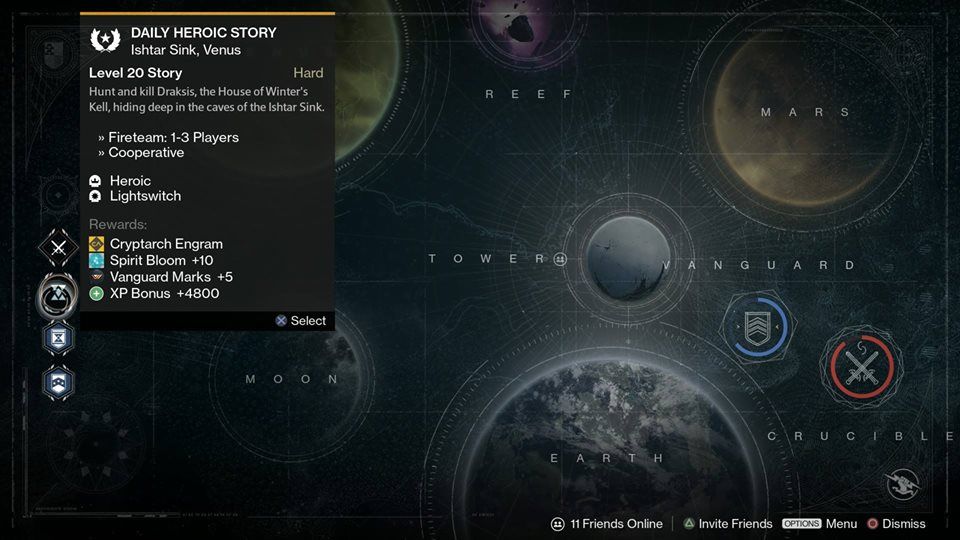This screenshot has height=540, width=960.
Task: Select the crossed swords diamond icon on left
Action: [x=59, y=248]
